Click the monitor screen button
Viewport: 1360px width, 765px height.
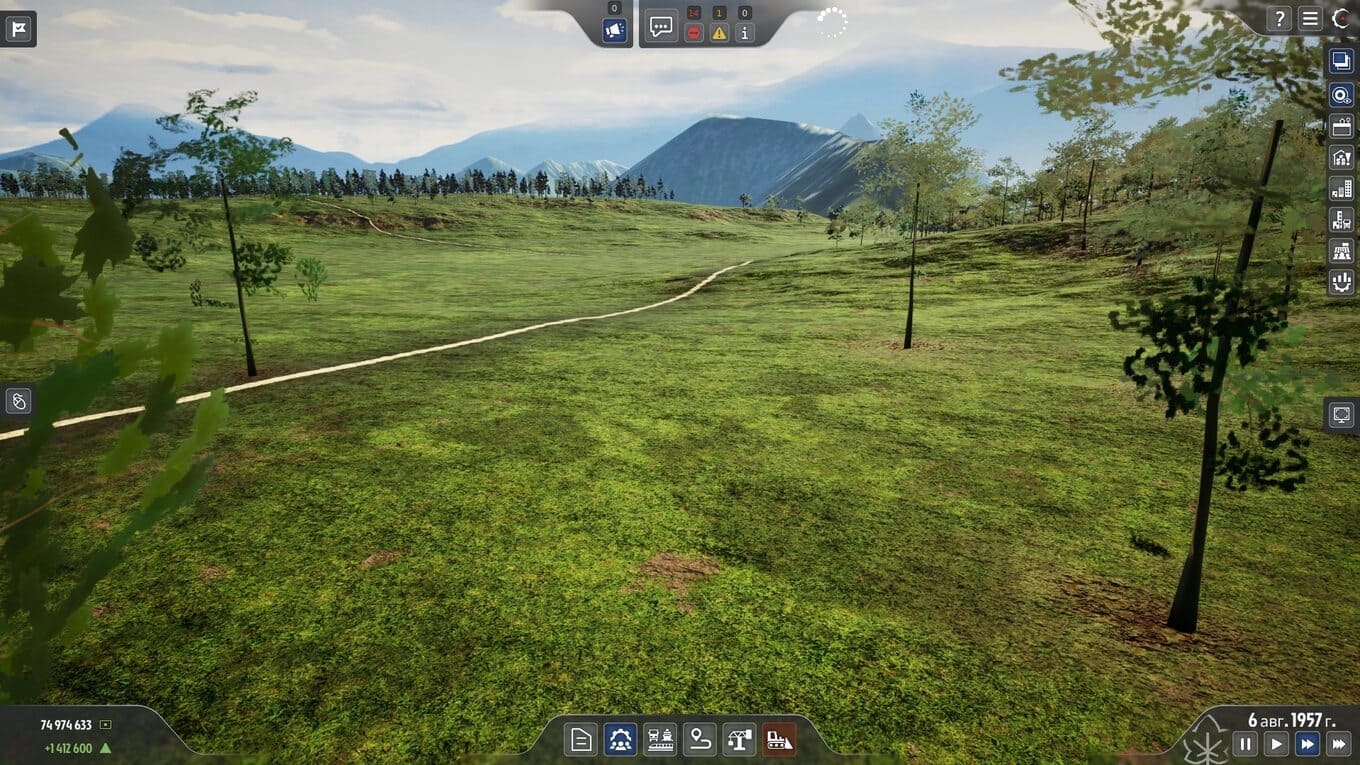[1341, 414]
